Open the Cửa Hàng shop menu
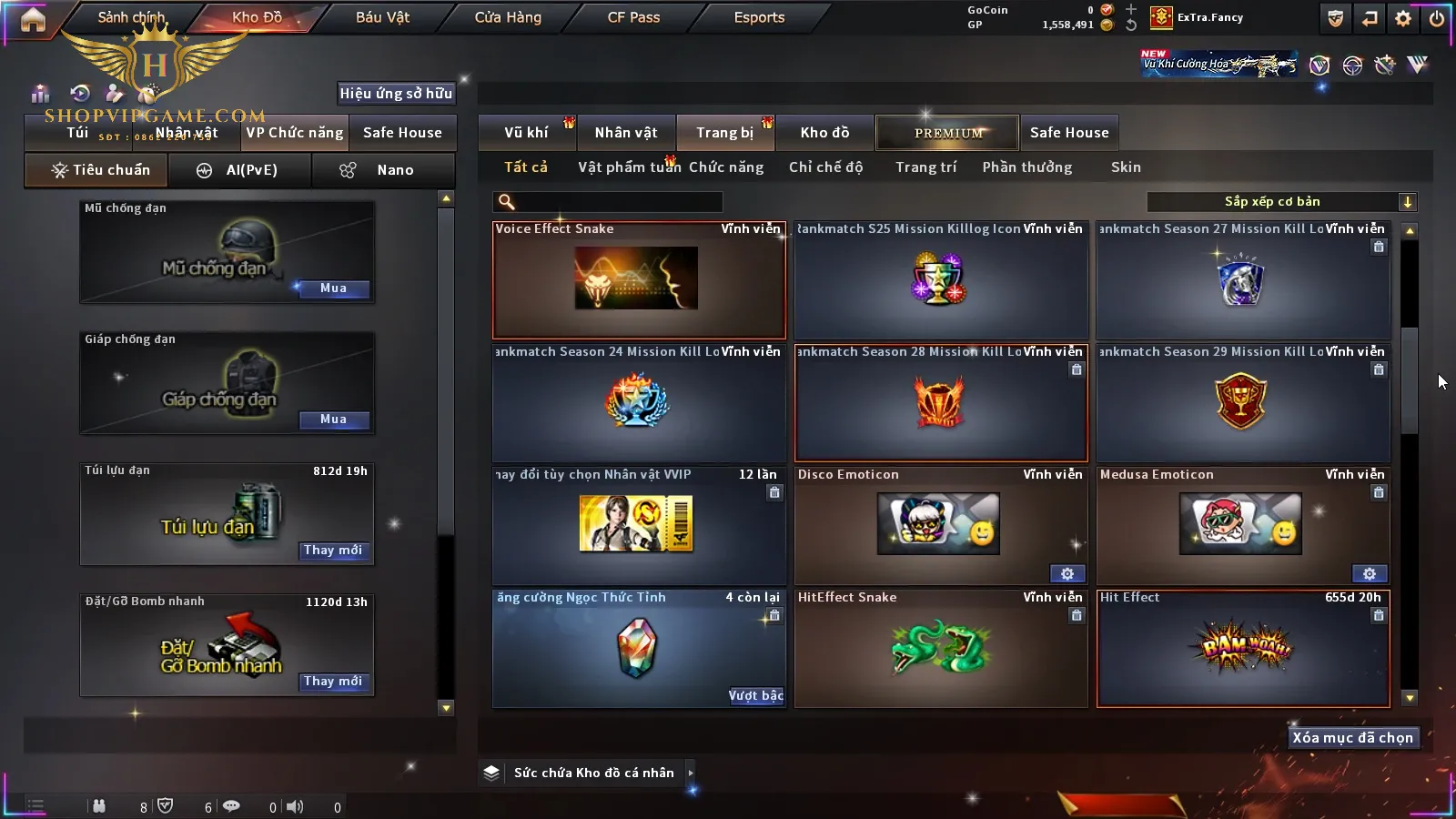 pyautogui.click(x=508, y=17)
